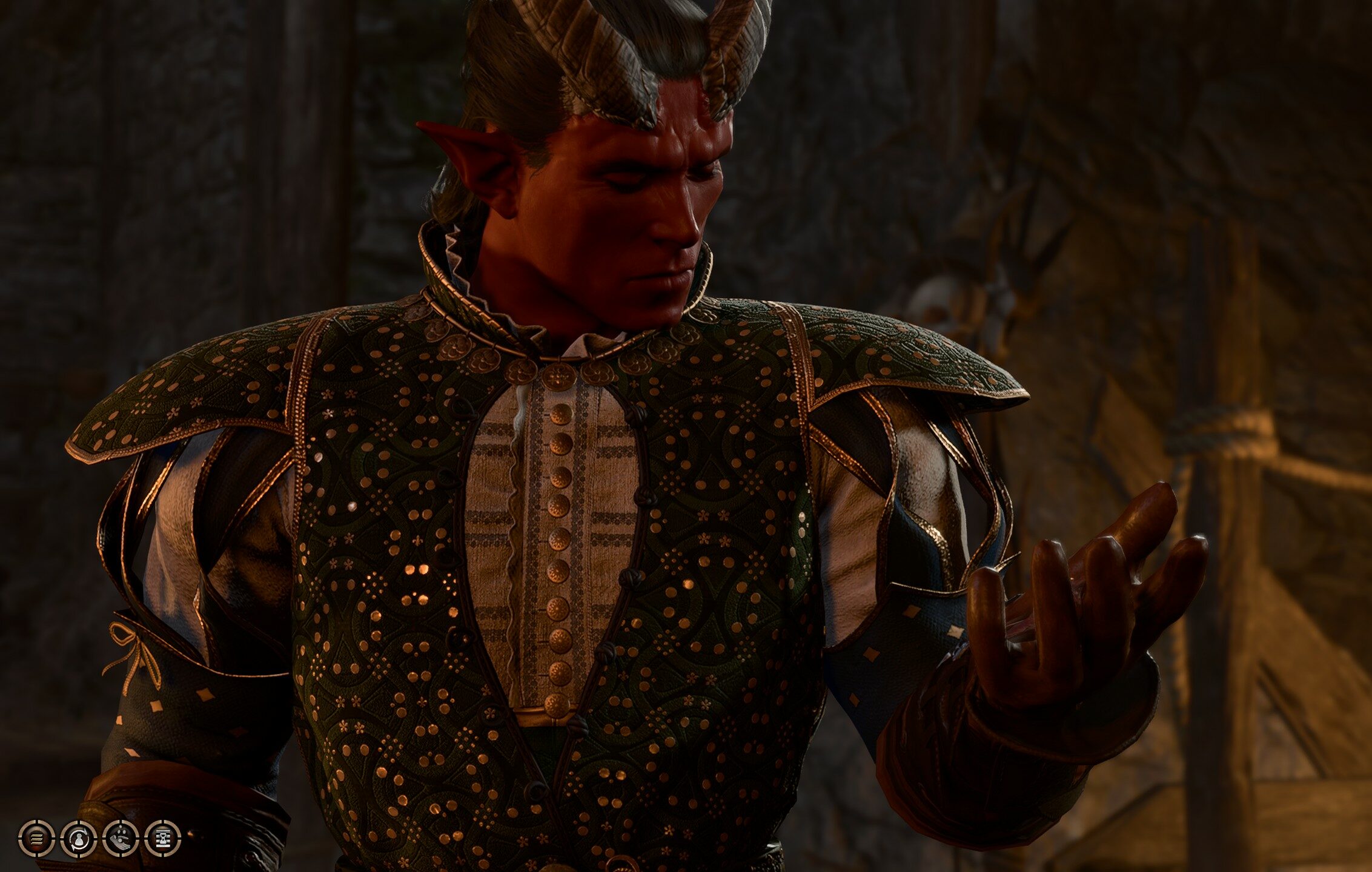
Task: Click the switch character icon with circling arrows
Action: tap(79, 839)
